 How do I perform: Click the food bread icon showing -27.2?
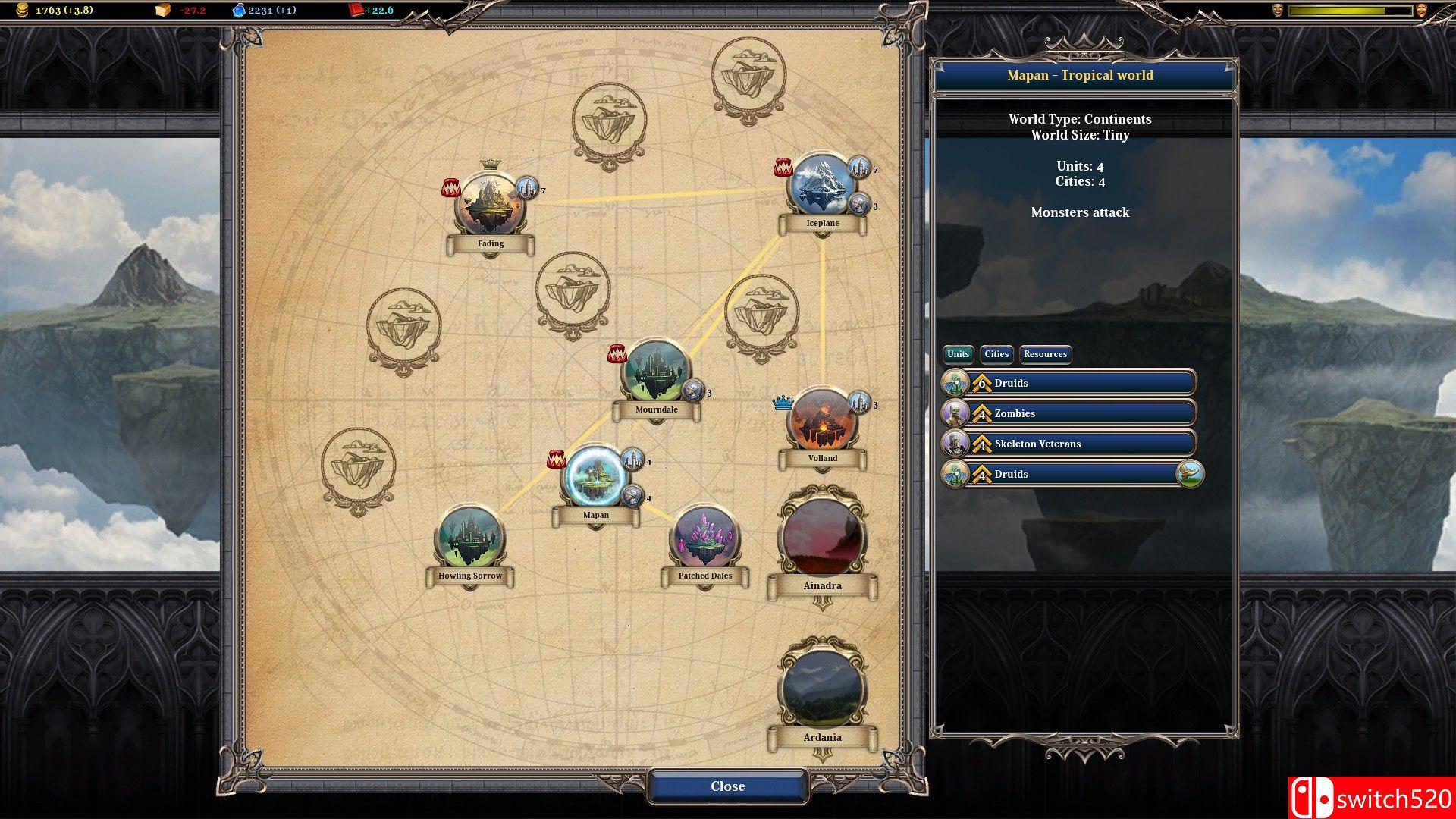click(x=165, y=11)
